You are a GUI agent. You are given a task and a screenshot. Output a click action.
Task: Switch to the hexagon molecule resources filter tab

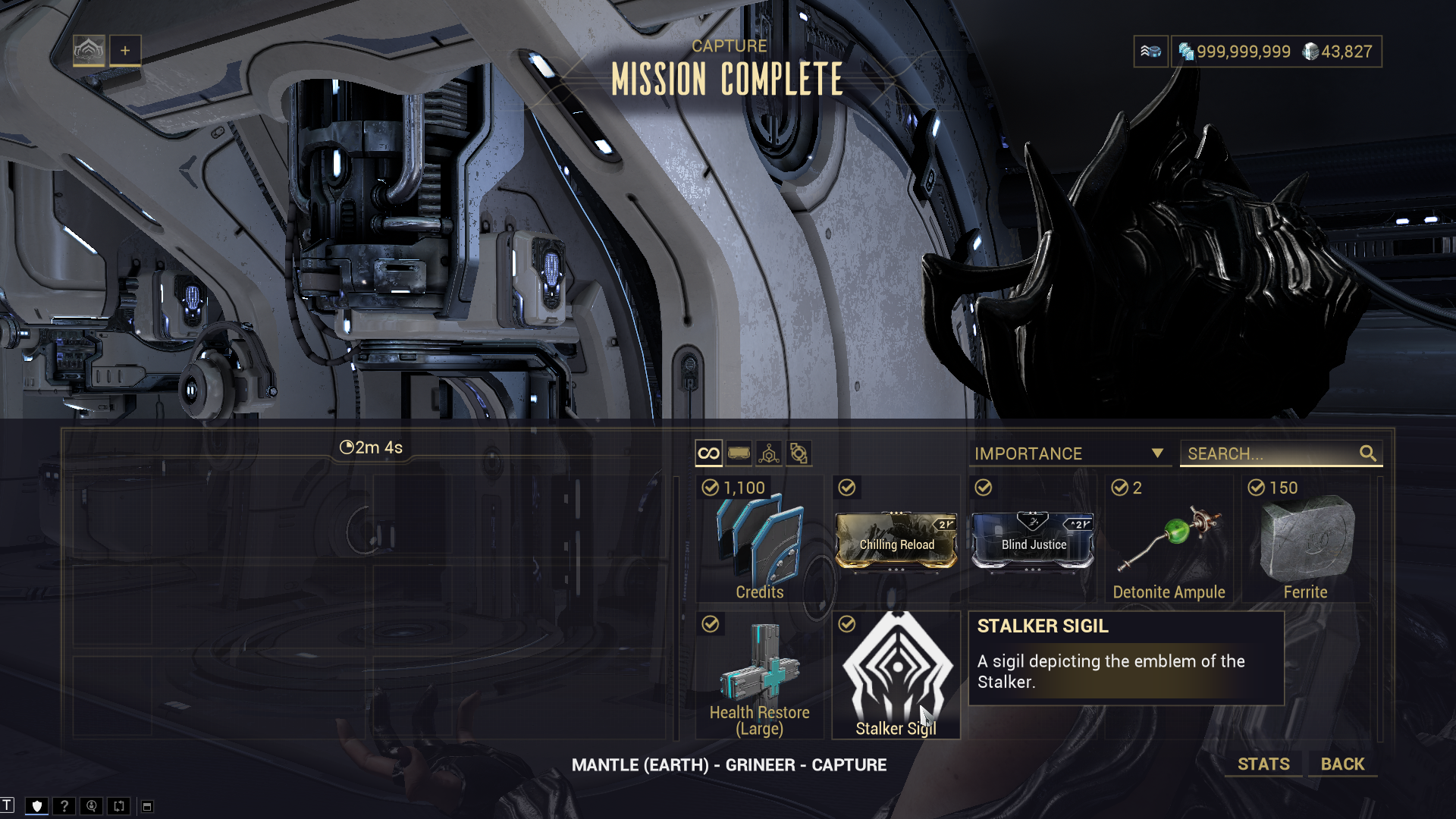768,453
